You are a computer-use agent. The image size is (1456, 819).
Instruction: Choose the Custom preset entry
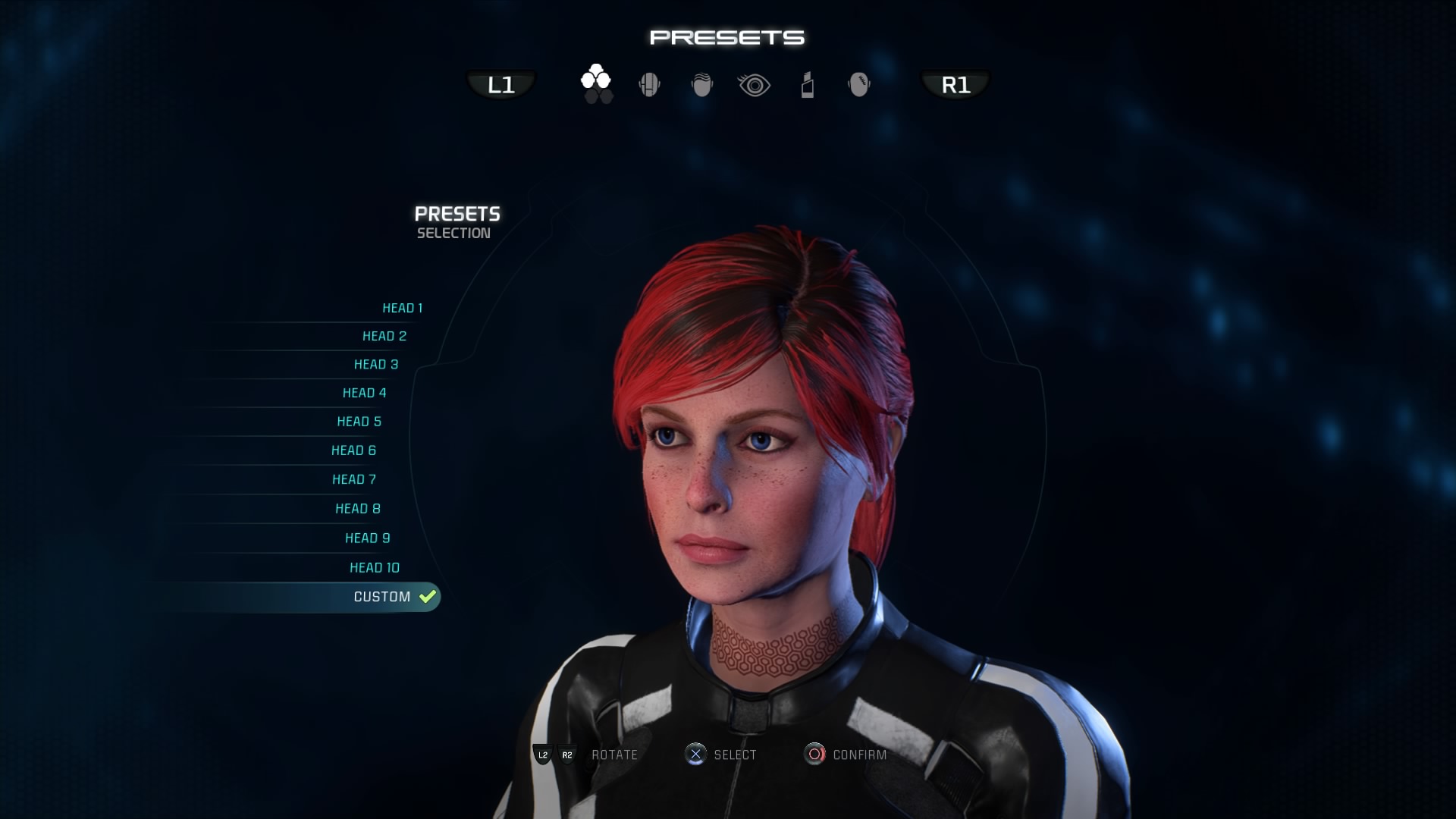click(382, 597)
